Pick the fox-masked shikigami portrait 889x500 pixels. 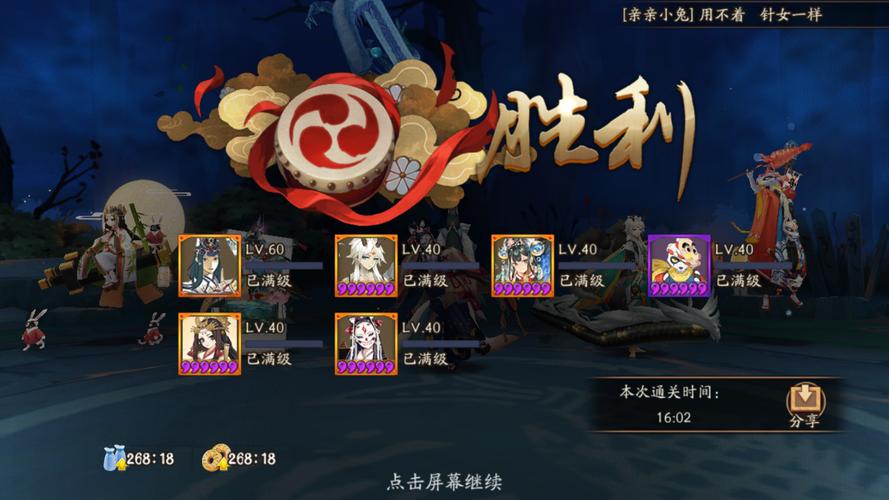pyautogui.click(x=366, y=344)
